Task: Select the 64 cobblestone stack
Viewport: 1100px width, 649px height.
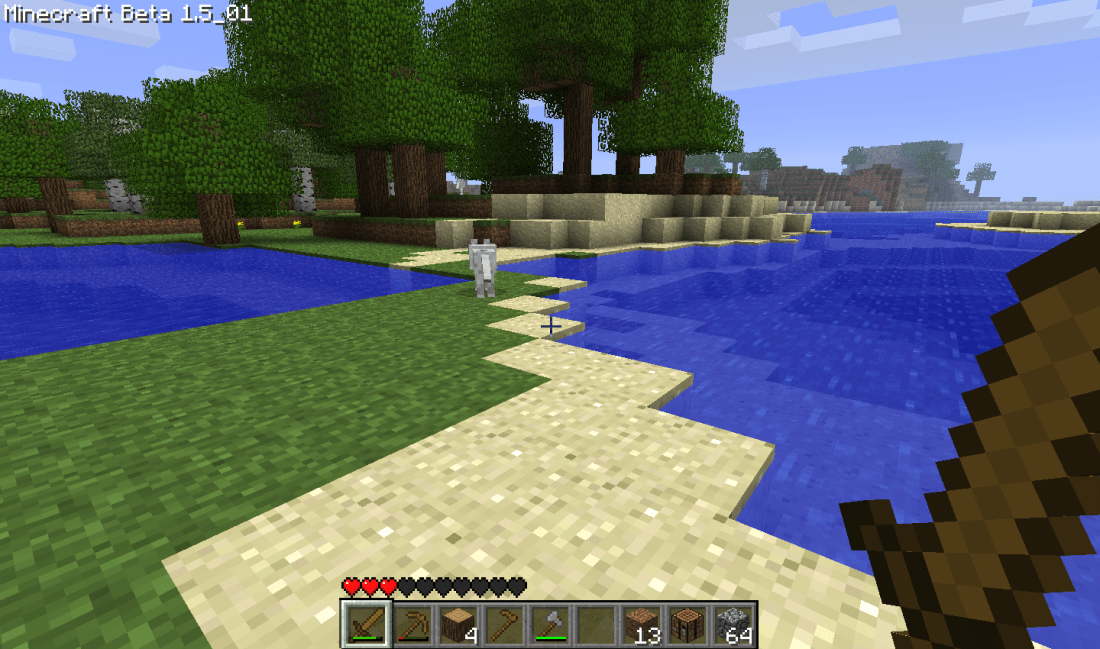Action: point(733,624)
